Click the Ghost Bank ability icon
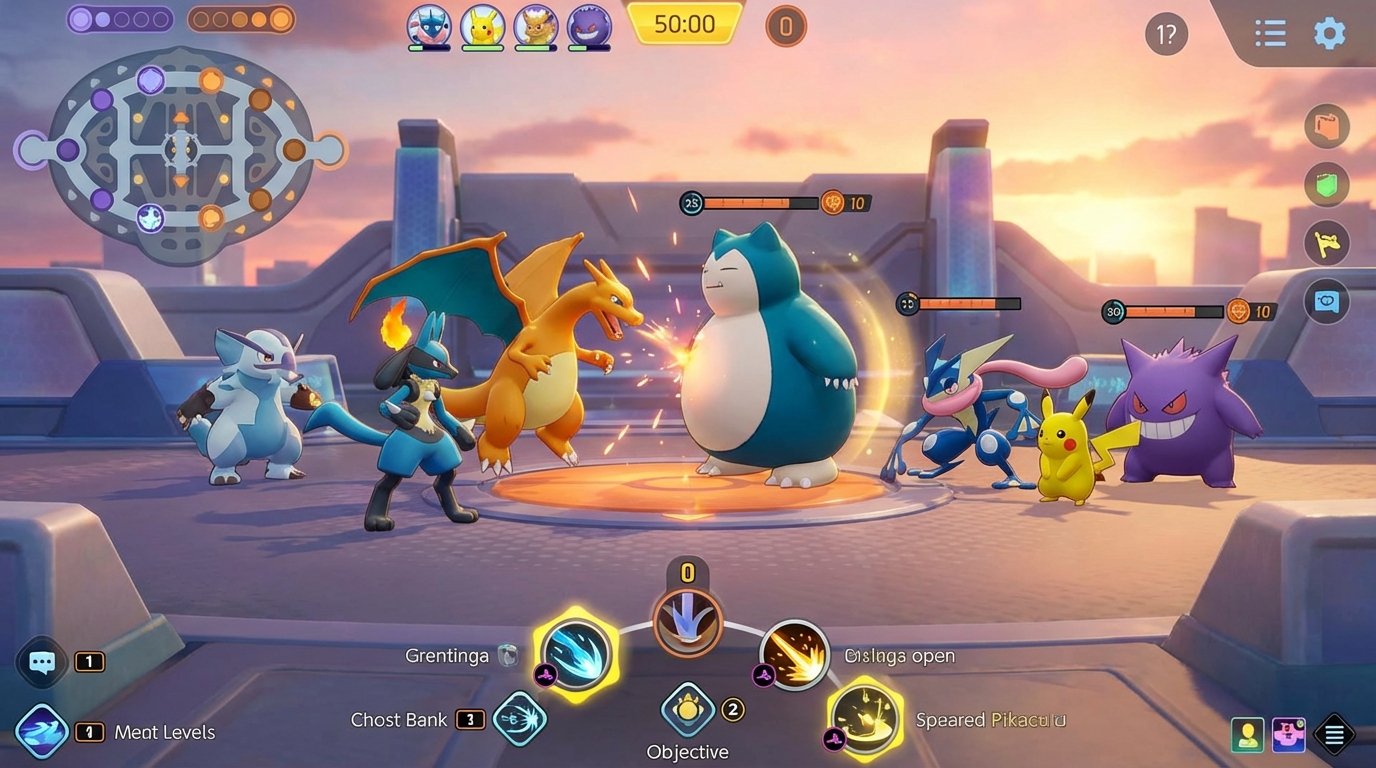1376x768 pixels. [x=519, y=719]
